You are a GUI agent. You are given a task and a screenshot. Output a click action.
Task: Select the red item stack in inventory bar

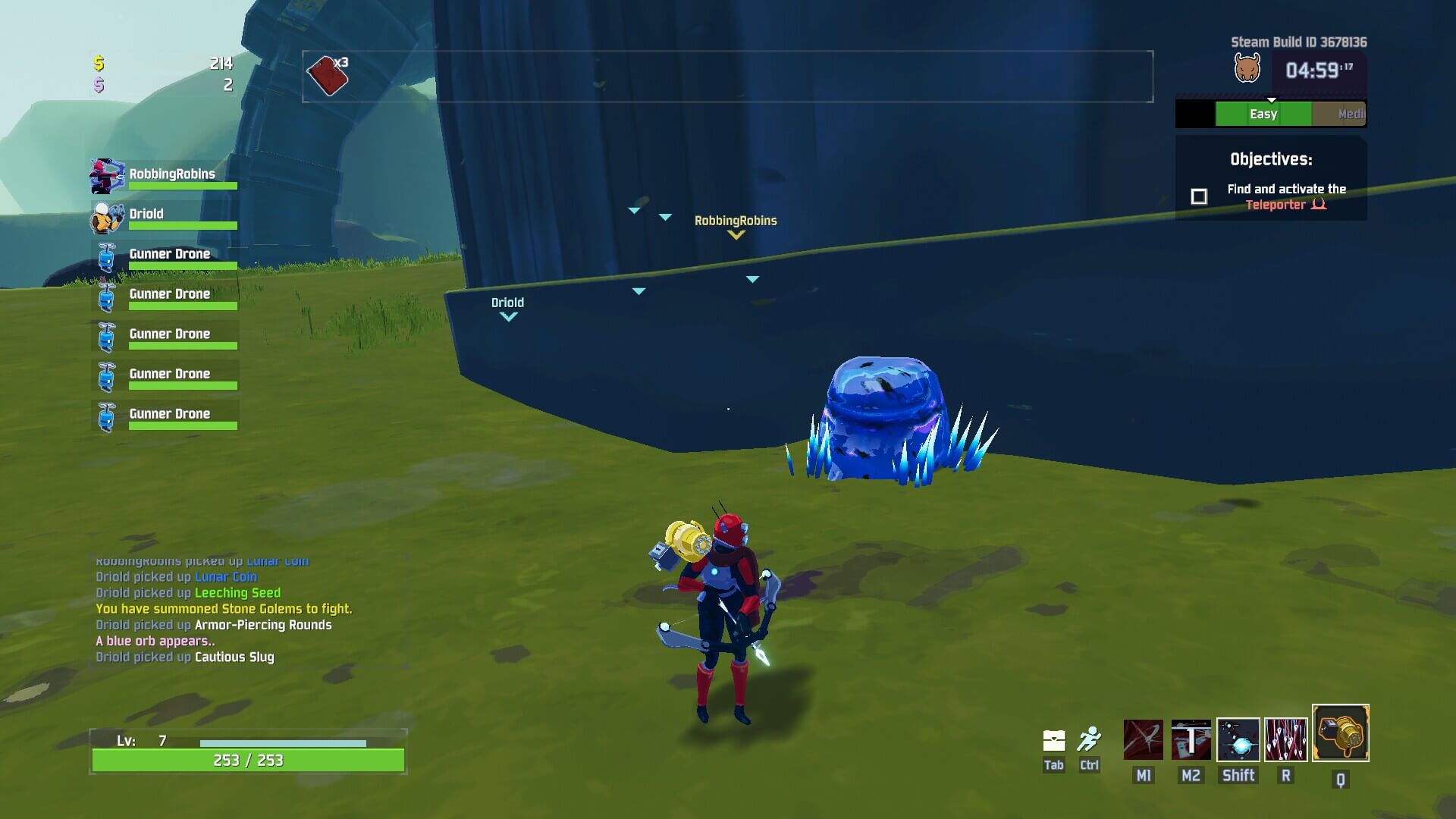[328, 76]
